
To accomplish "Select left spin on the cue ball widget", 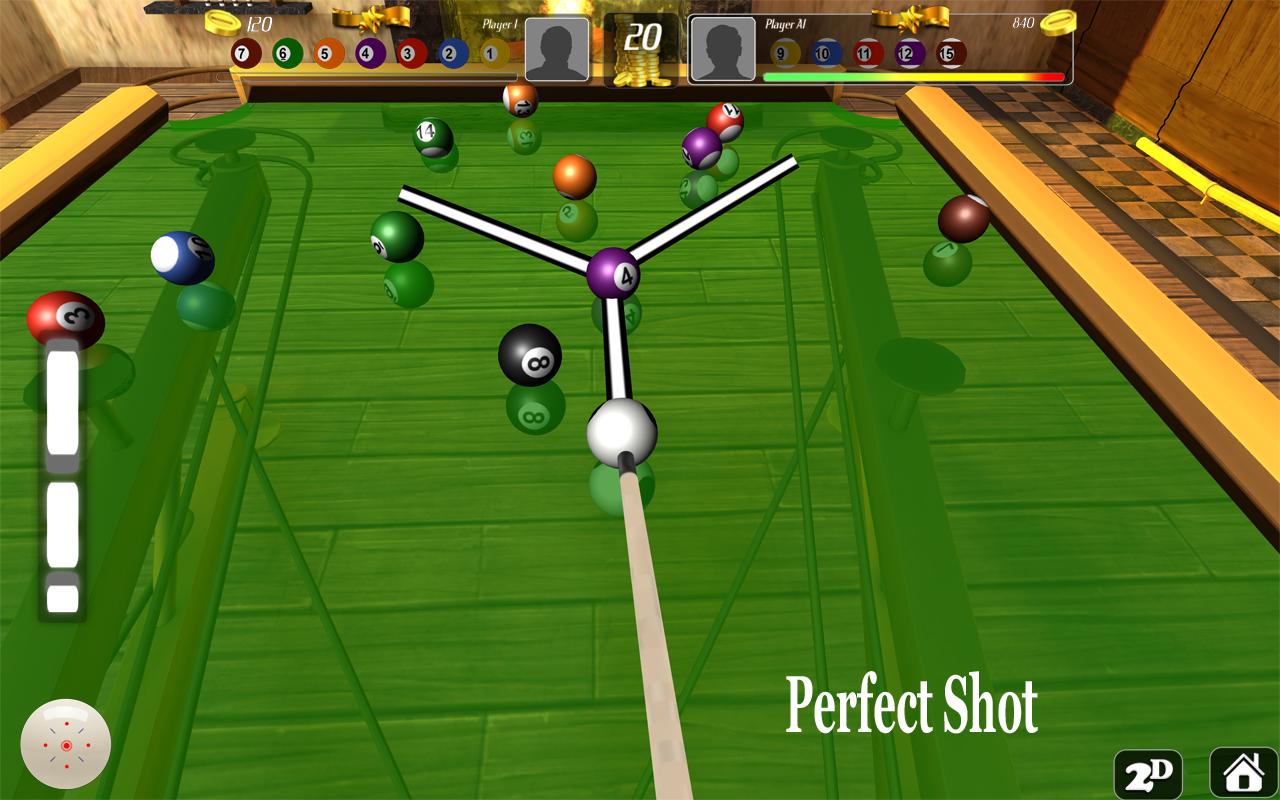I will click(45, 745).
